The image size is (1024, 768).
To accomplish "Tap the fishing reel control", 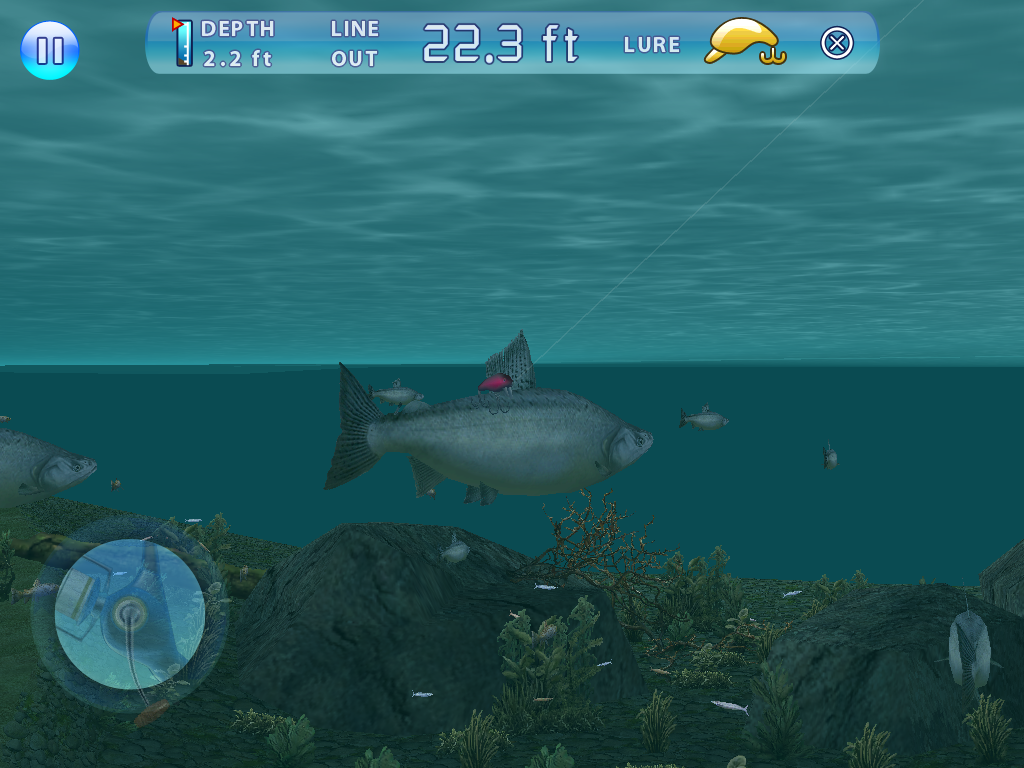I will (x=130, y=613).
